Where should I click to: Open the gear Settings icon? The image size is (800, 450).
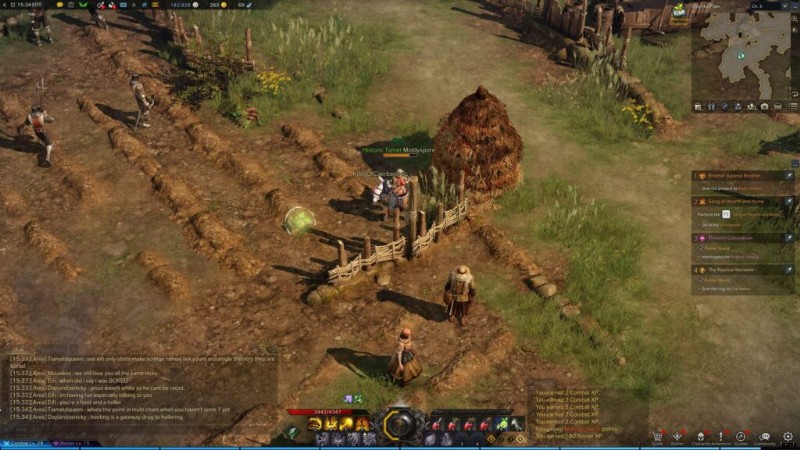[788, 437]
